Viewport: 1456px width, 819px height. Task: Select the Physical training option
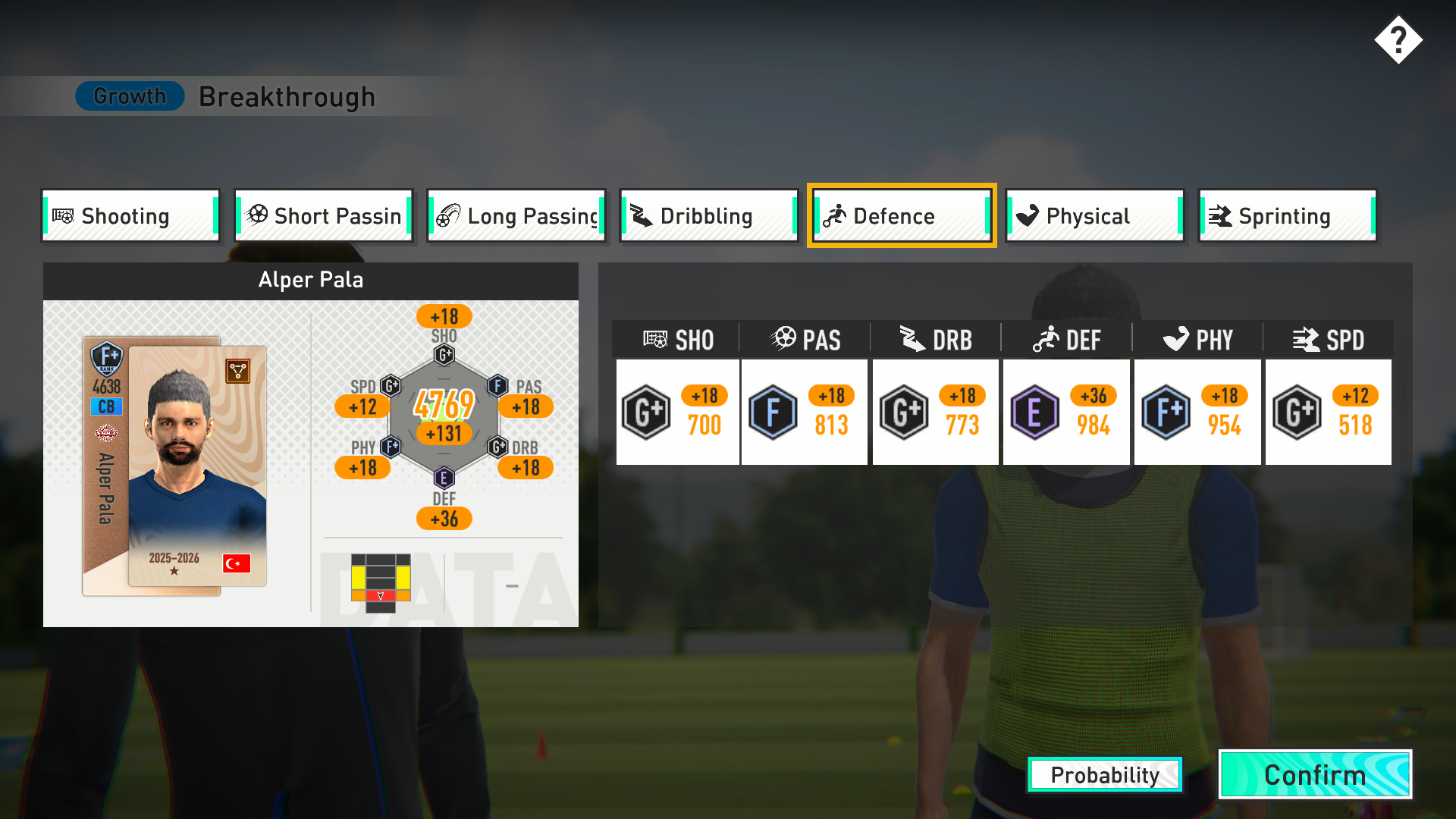[x=1094, y=216]
